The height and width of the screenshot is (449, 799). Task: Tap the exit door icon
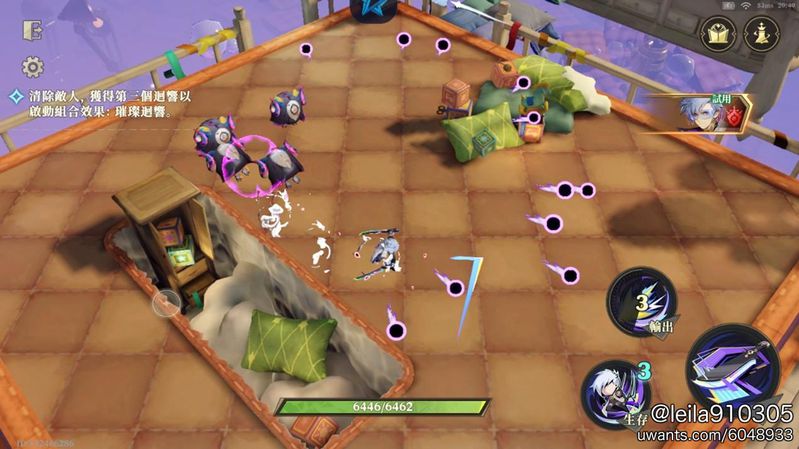pyautogui.click(x=31, y=31)
